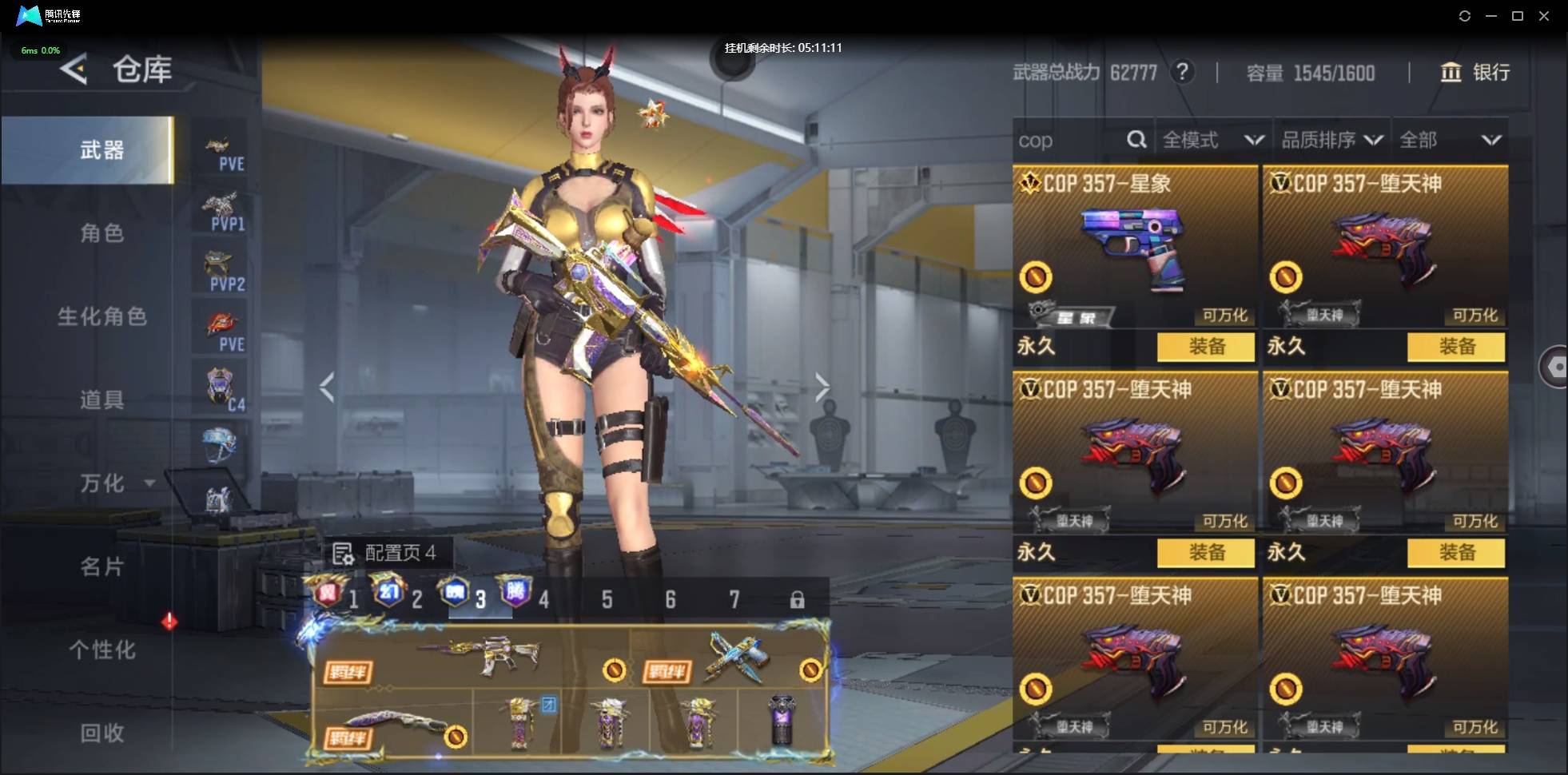The width and height of the screenshot is (1568, 775).
Task: Select loadout page 5
Action: 607,599
